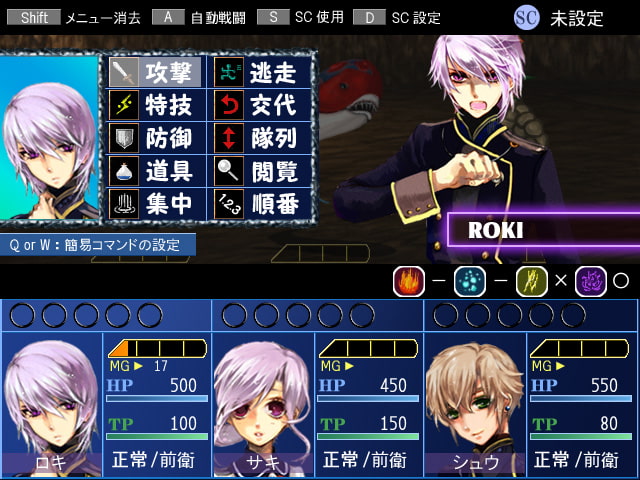Choose the 集中 concentrate command
Screen dimensions: 640x480
156,204
